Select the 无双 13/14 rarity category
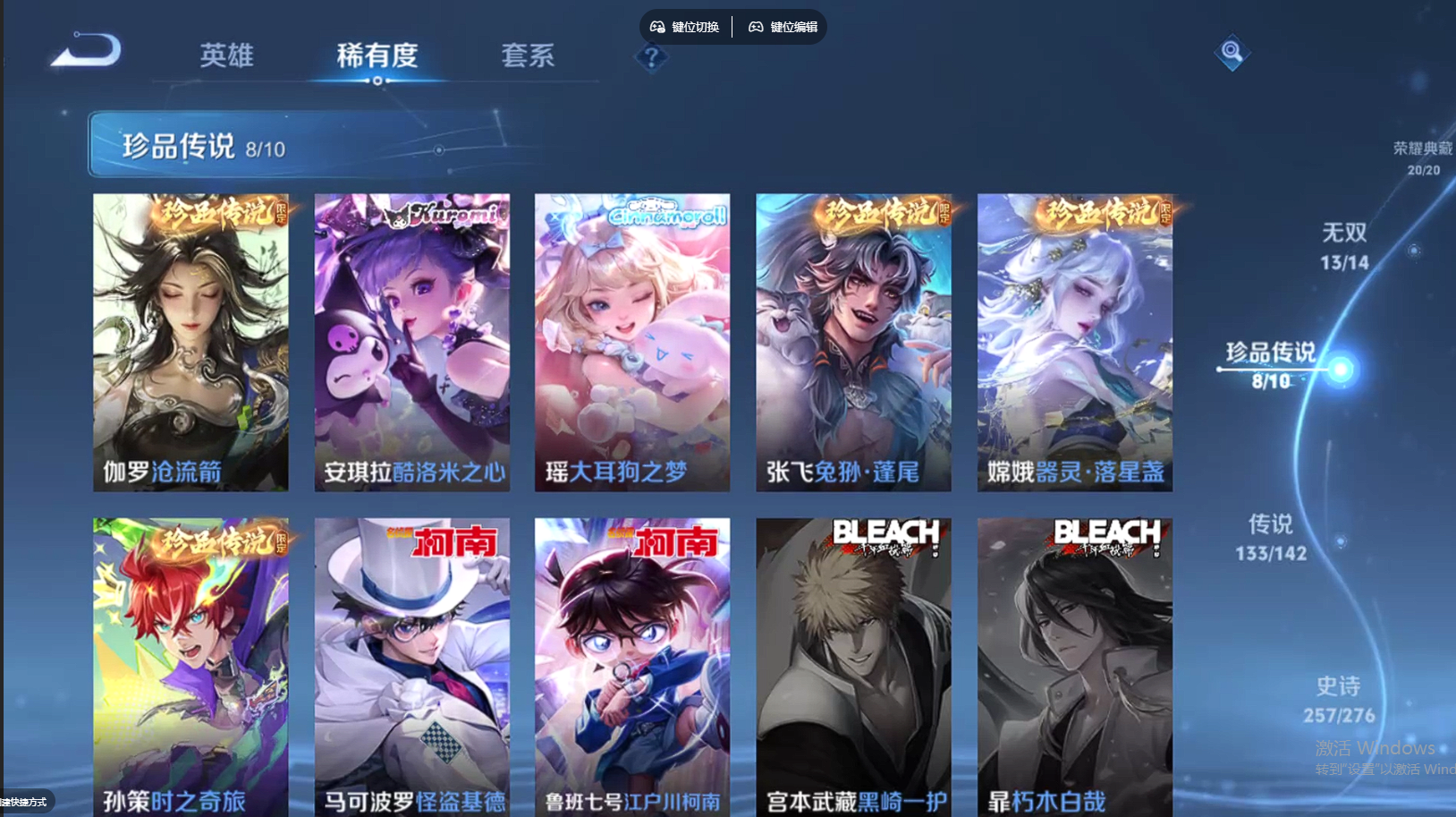The width and height of the screenshot is (1456, 817). tap(1344, 248)
